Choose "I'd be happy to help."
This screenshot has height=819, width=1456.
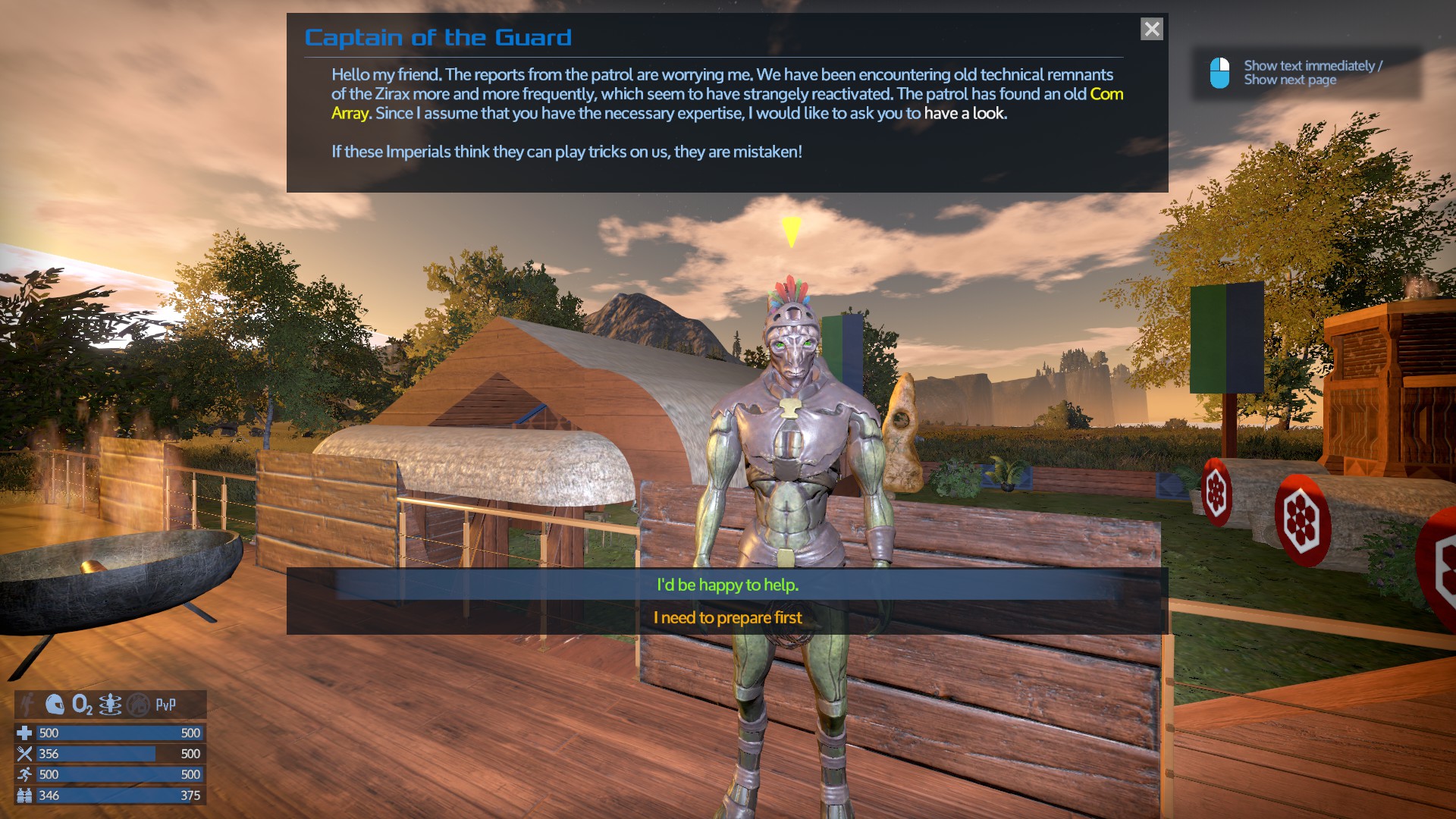pyautogui.click(x=727, y=585)
